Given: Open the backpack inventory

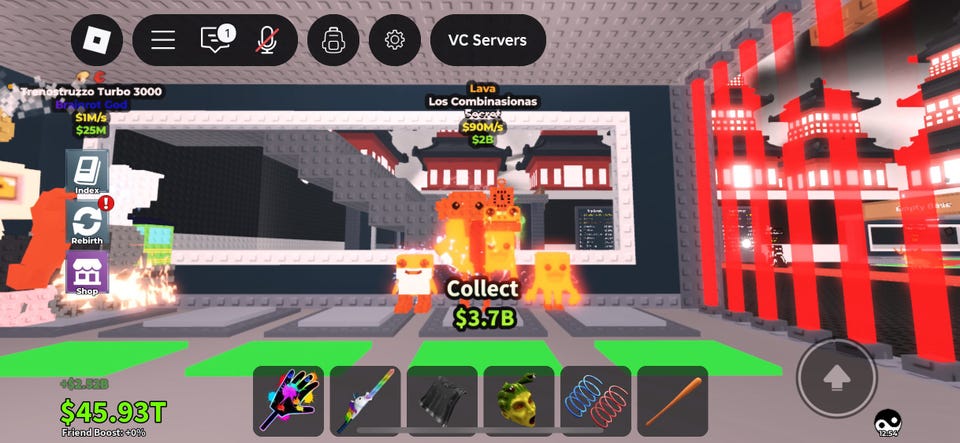Looking at the screenshot, I should pyautogui.click(x=333, y=40).
